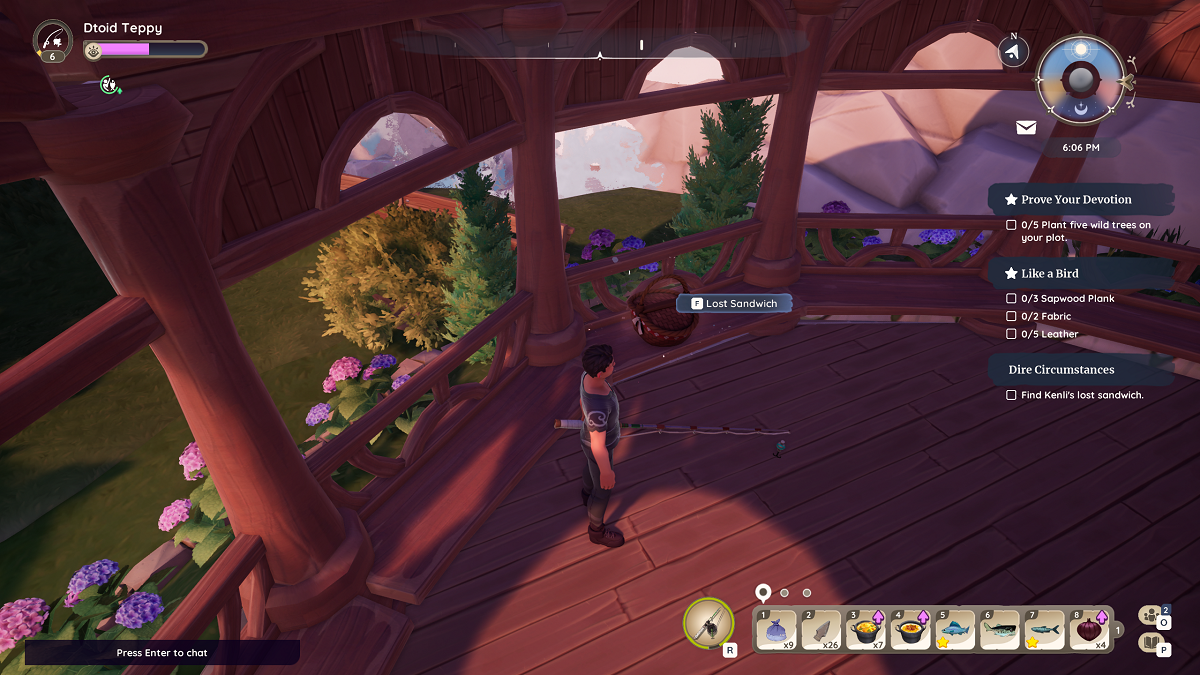Select the blue bag item in slot 1
Screen dimensions: 1200x675
coord(776,630)
